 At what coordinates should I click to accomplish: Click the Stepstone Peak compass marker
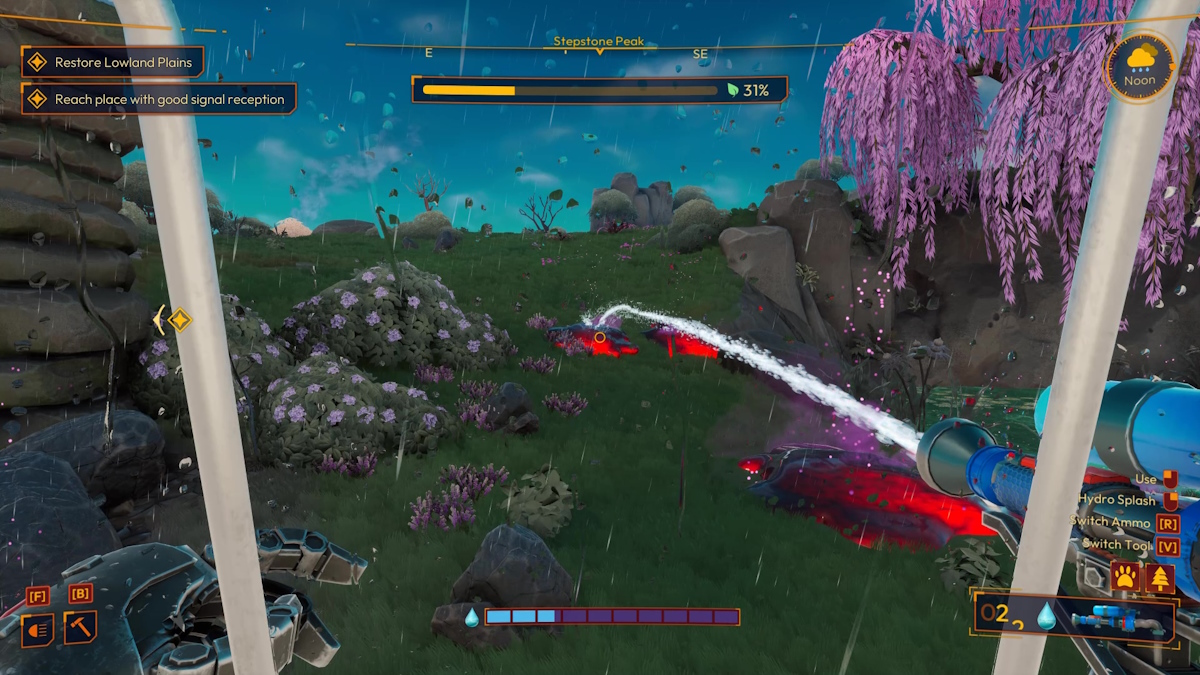tap(599, 43)
